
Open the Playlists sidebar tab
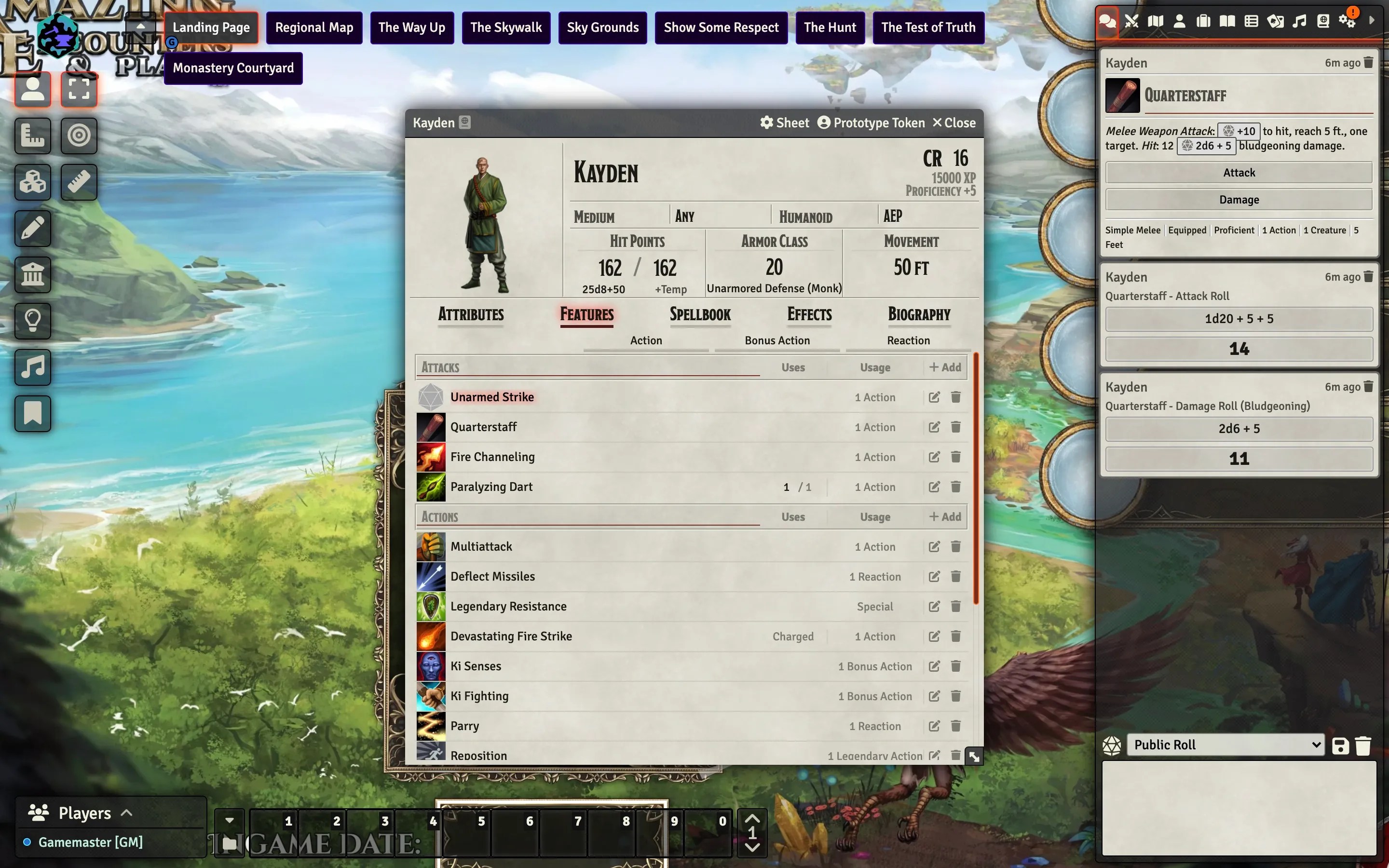point(1299,20)
